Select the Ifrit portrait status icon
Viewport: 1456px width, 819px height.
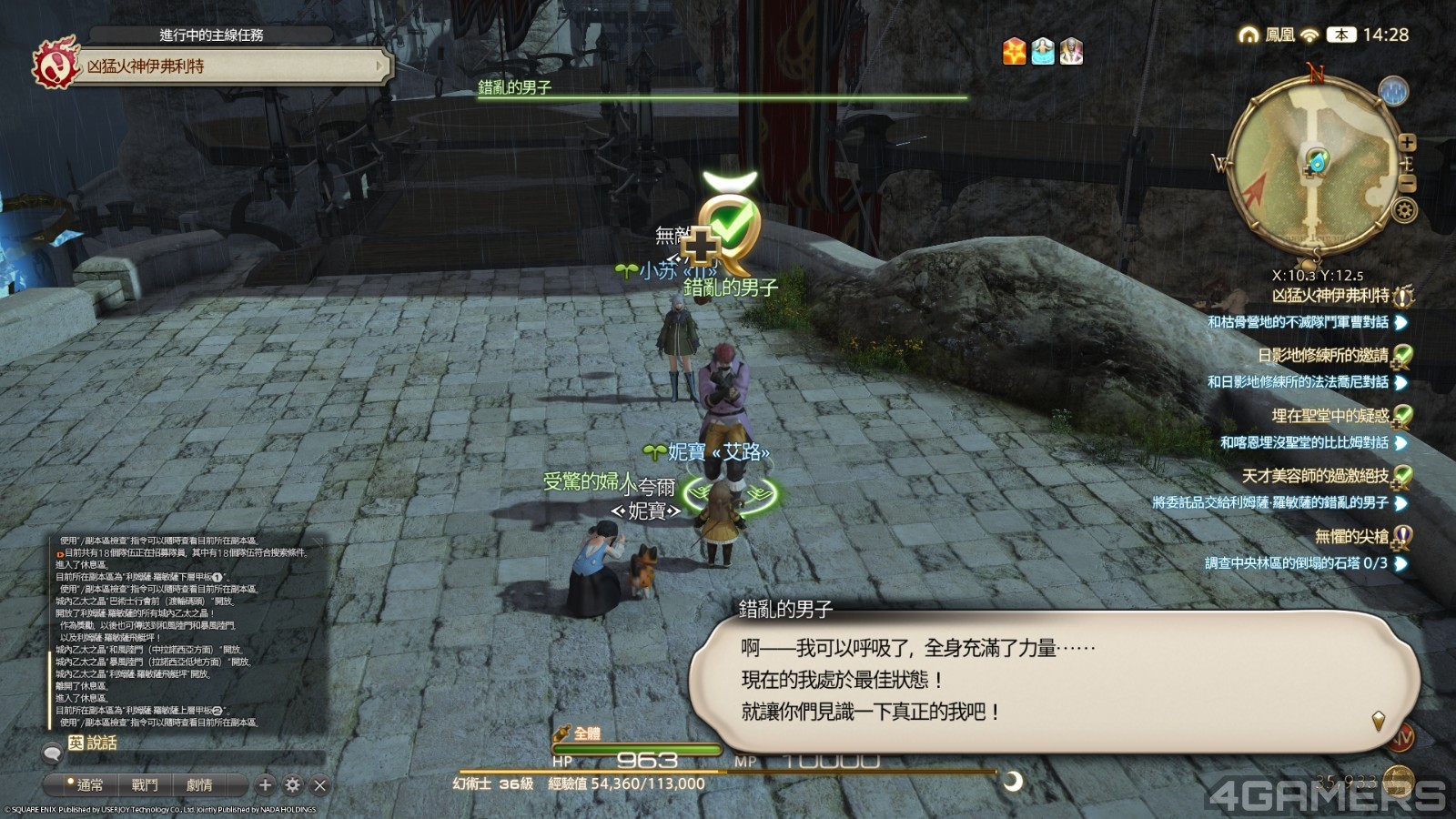tap(1069, 53)
